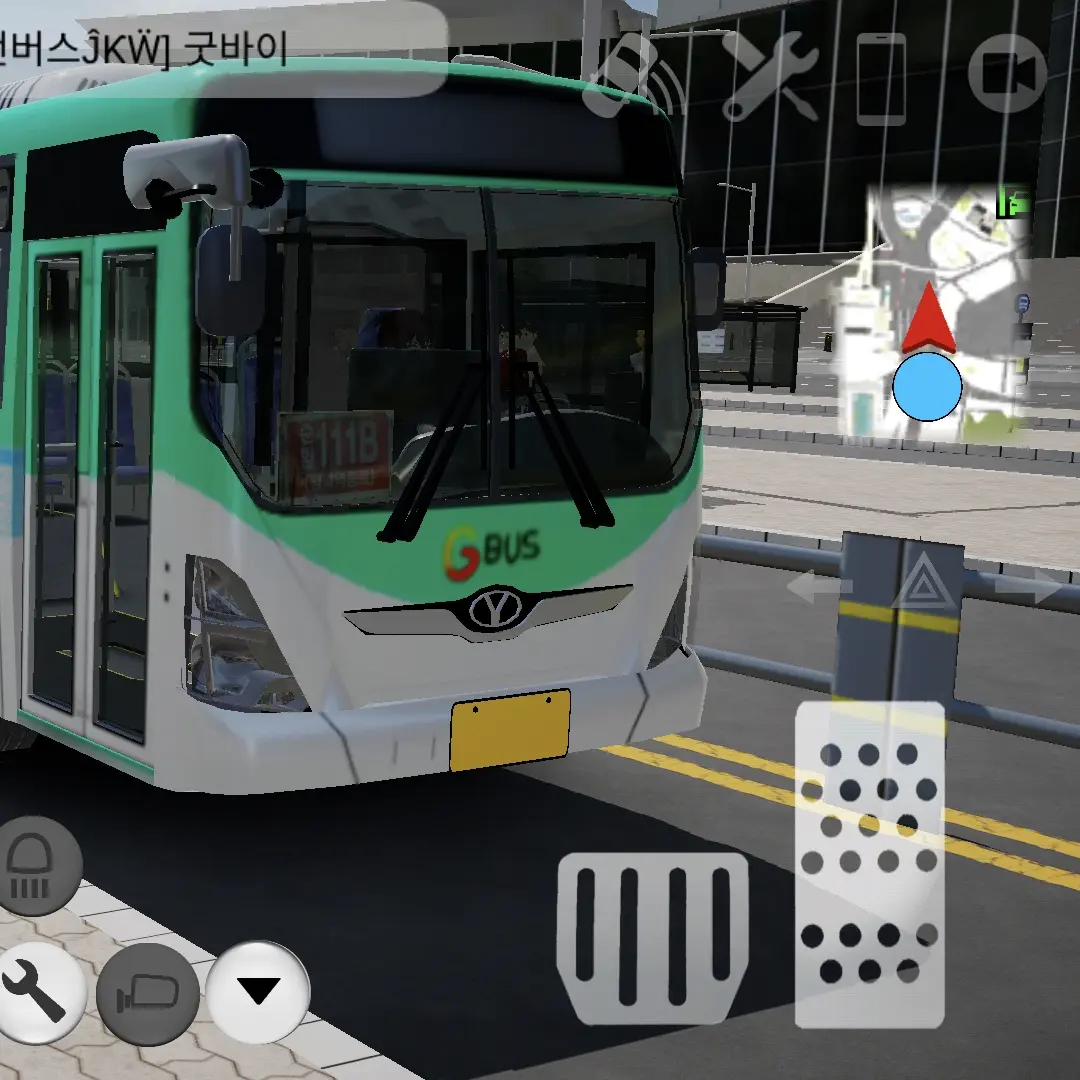Viewport: 1080px width, 1080px height.
Task: Hit the brake pedal
Action: (653, 936)
